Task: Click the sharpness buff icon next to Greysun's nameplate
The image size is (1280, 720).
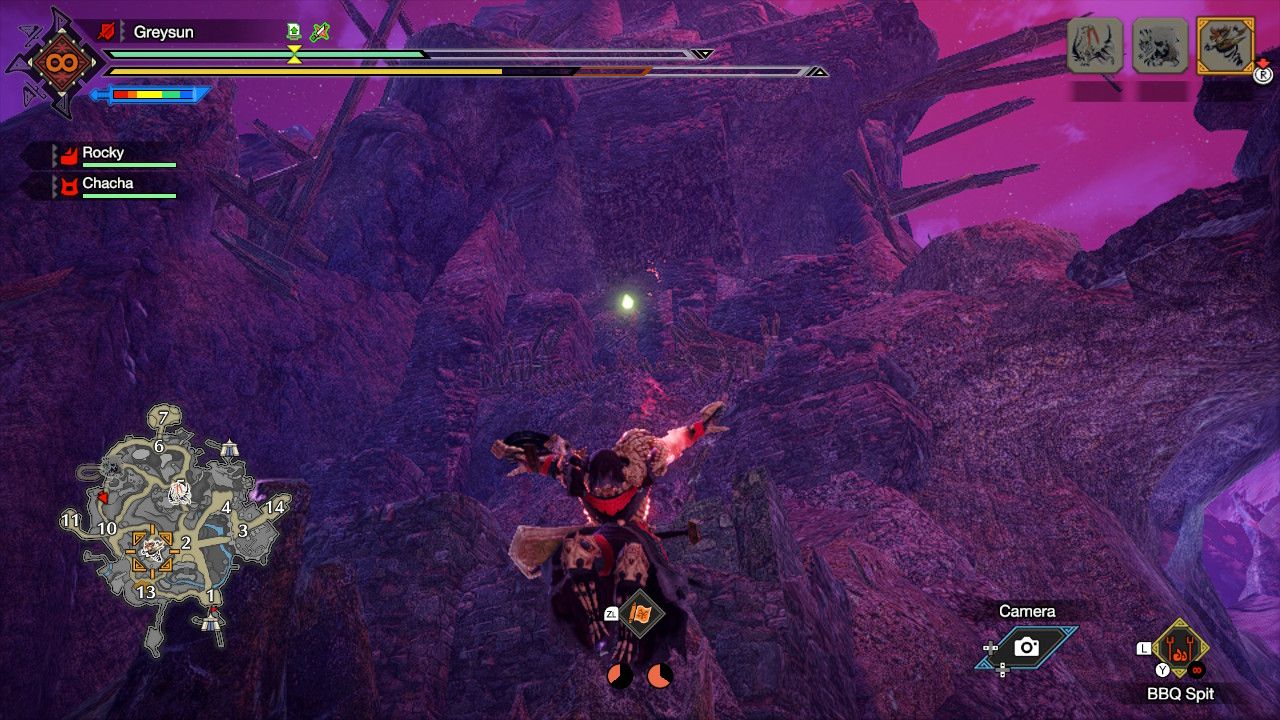Action: click(x=320, y=32)
